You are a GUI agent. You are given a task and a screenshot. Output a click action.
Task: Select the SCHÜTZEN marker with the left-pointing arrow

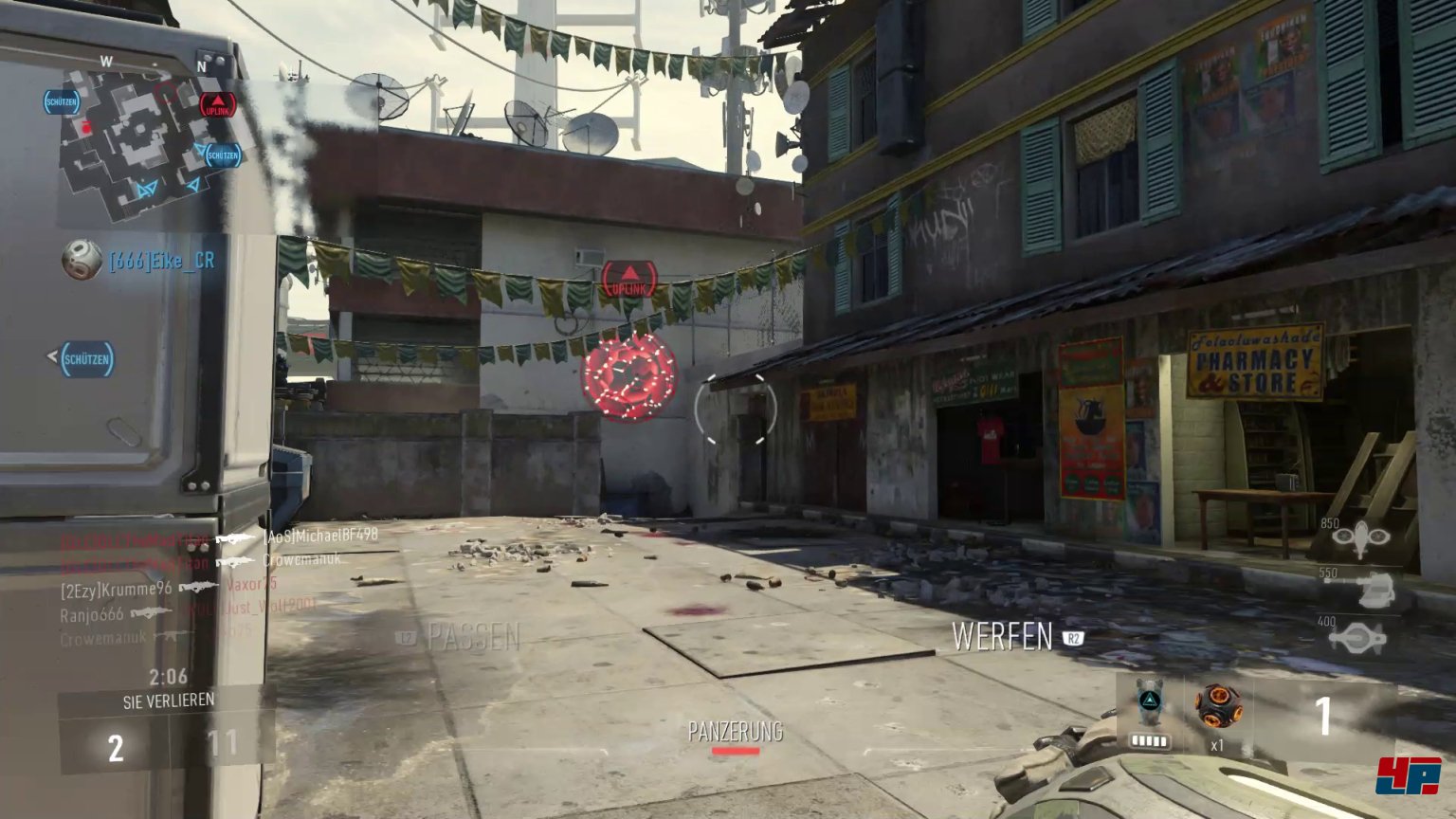pyautogui.click(x=86, y=359)
